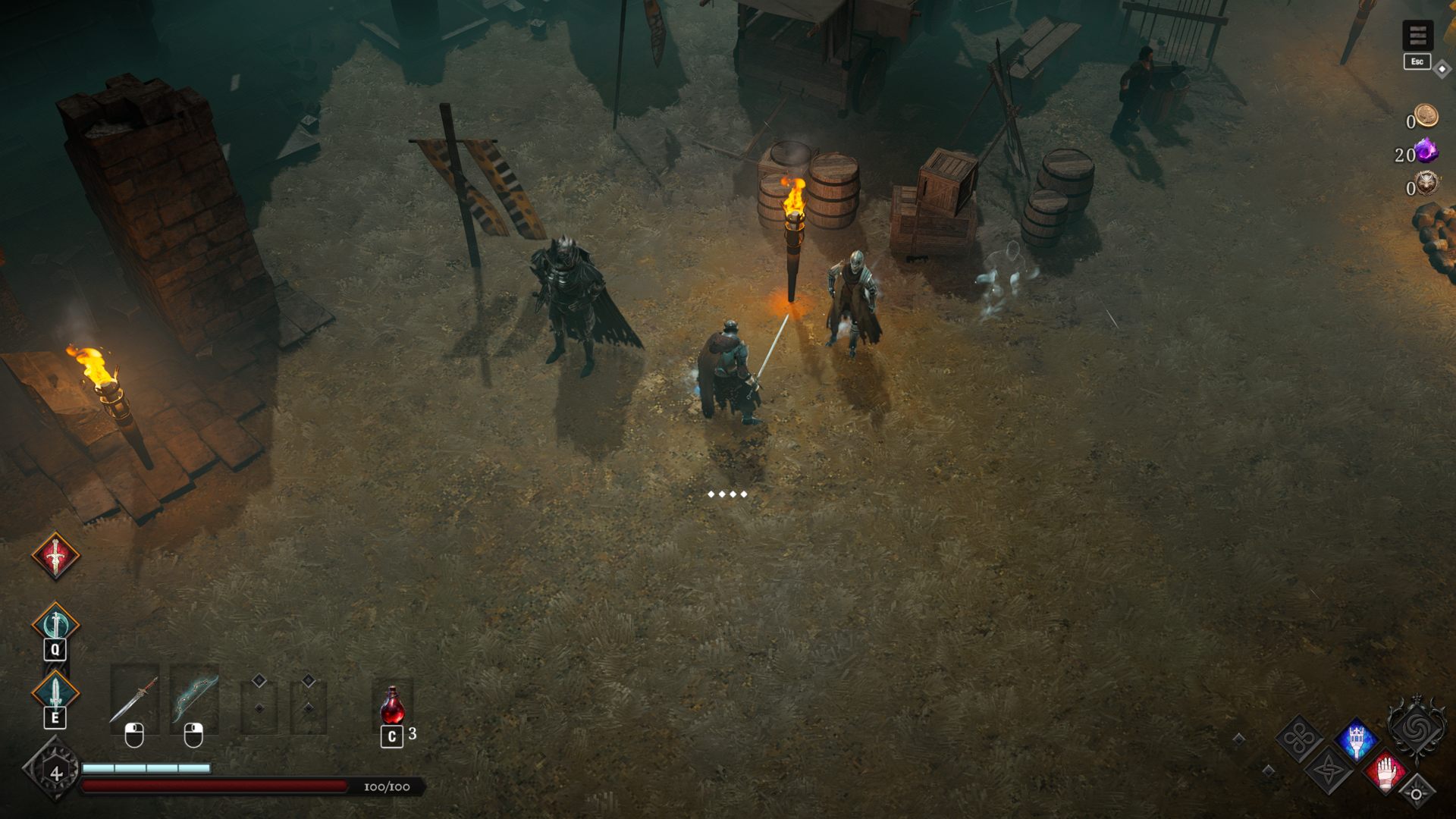Select the red sword ability icon
Viewport: 1456px width, 819px height.
(x=55, y=556)
